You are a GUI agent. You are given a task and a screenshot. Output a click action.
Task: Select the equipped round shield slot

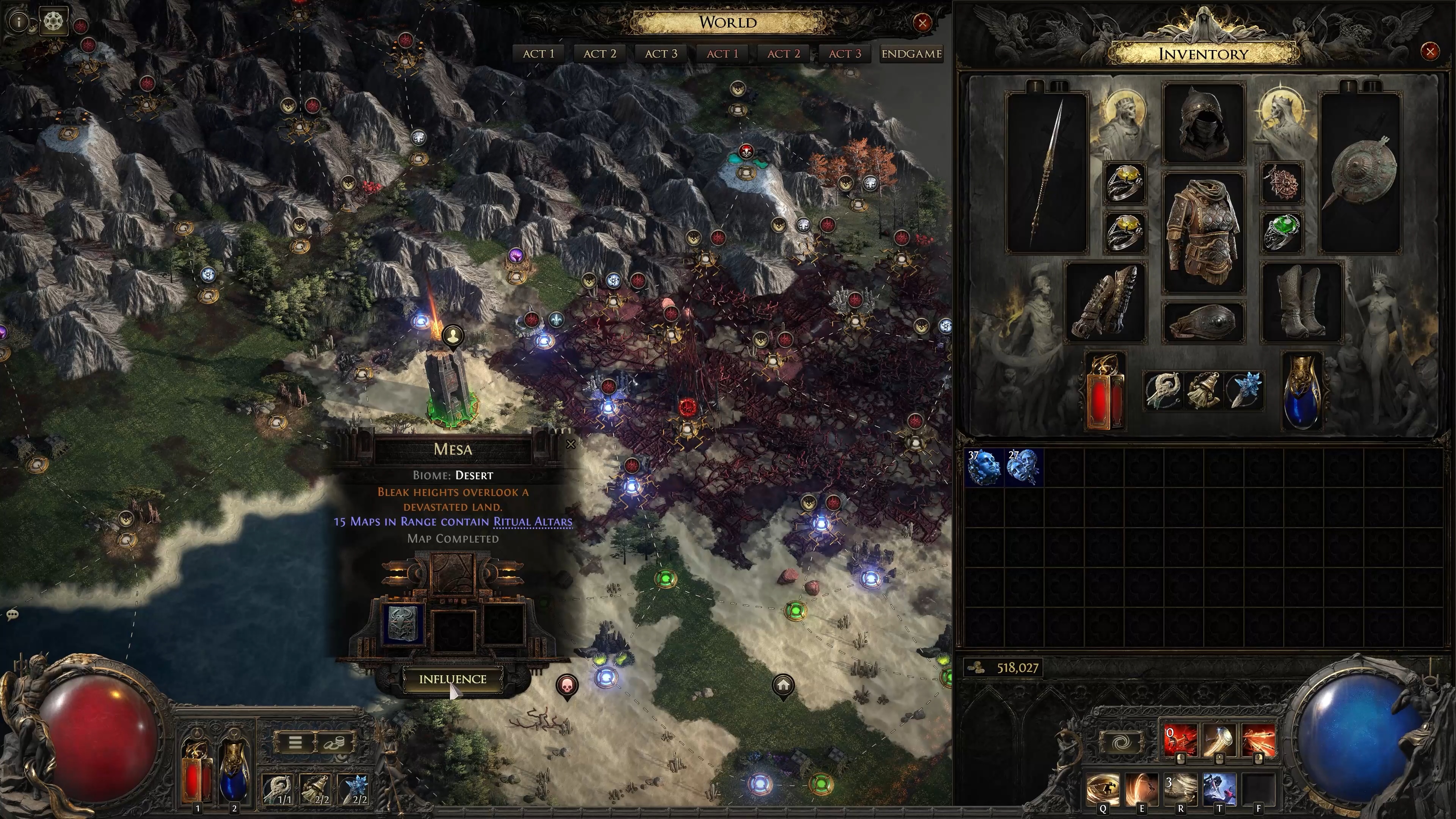point(1360,173)
